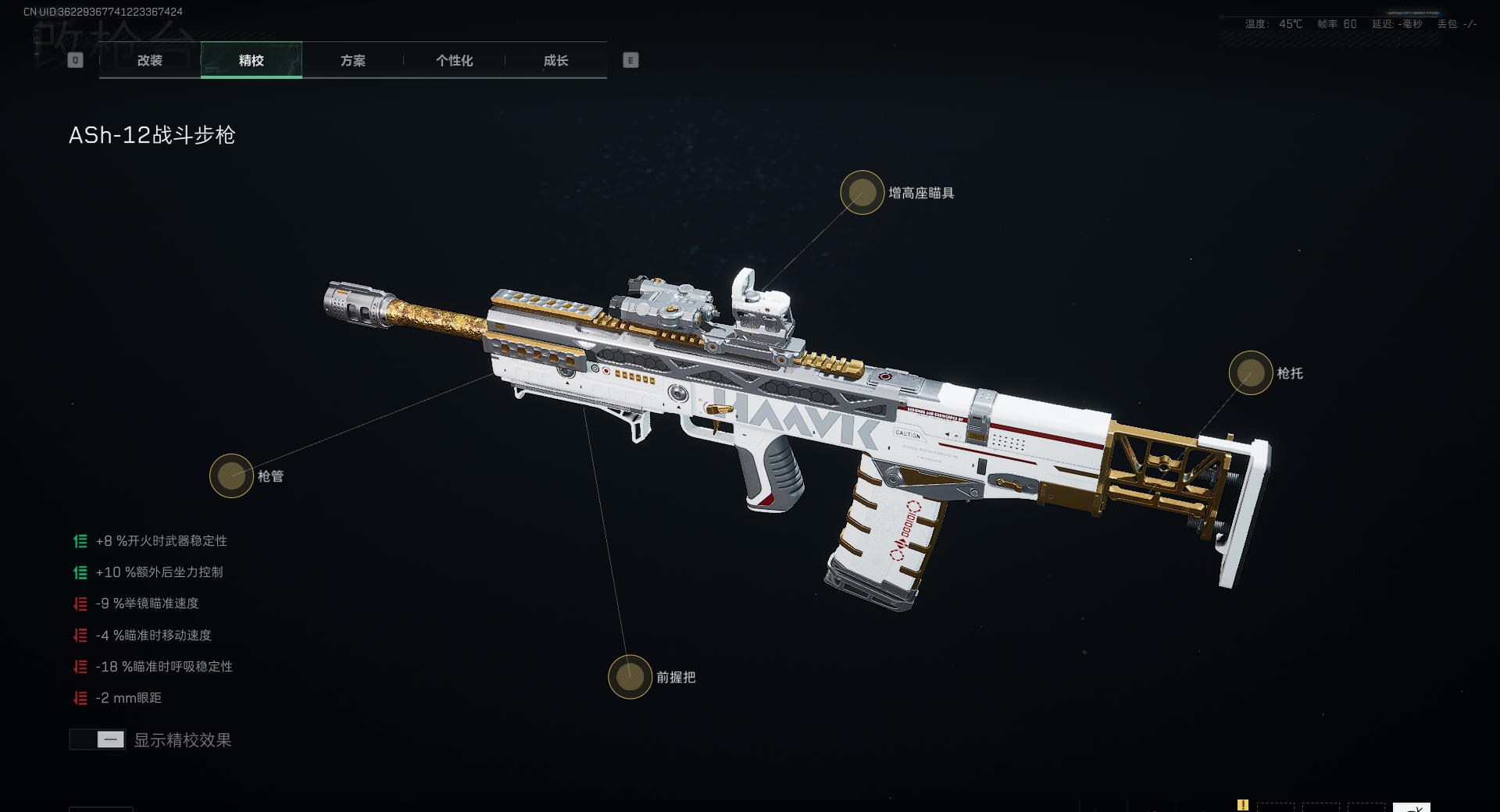The width and height of the screenshot is (1500, 812).
Task: Open the 方案 tab
Action: tap(353, 60)
